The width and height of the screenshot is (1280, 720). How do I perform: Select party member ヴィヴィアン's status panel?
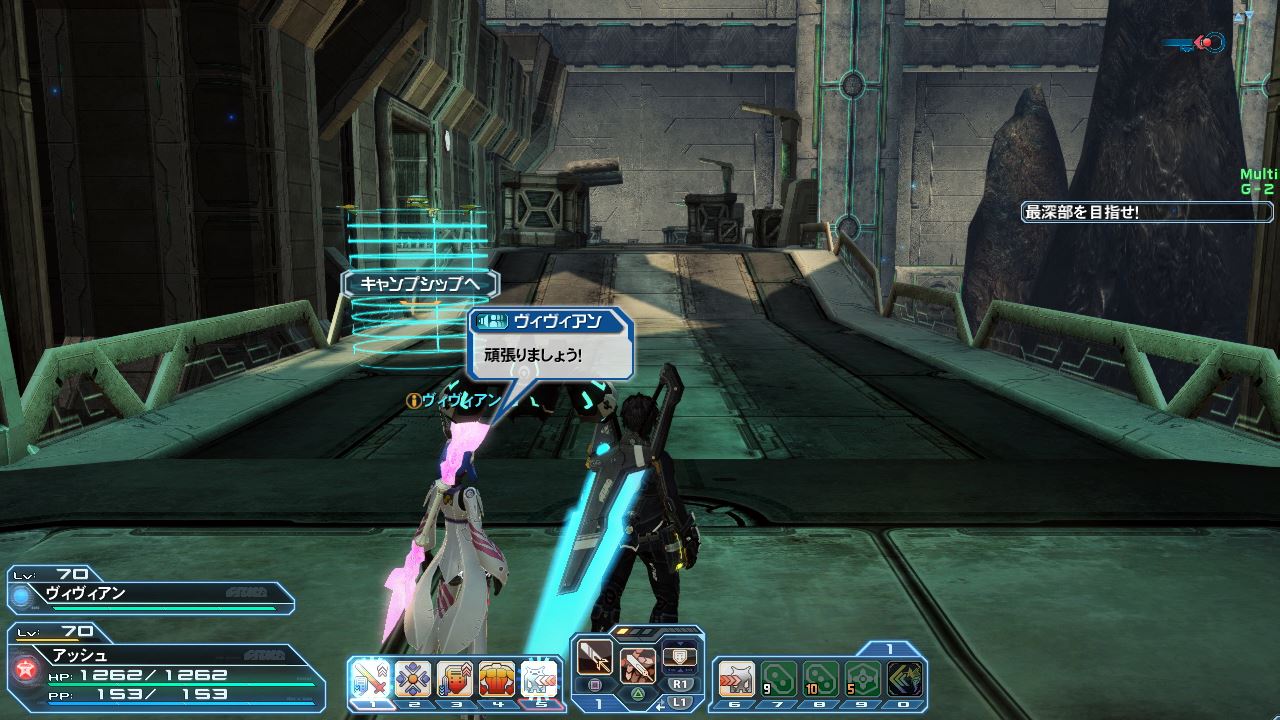[150, 594]
